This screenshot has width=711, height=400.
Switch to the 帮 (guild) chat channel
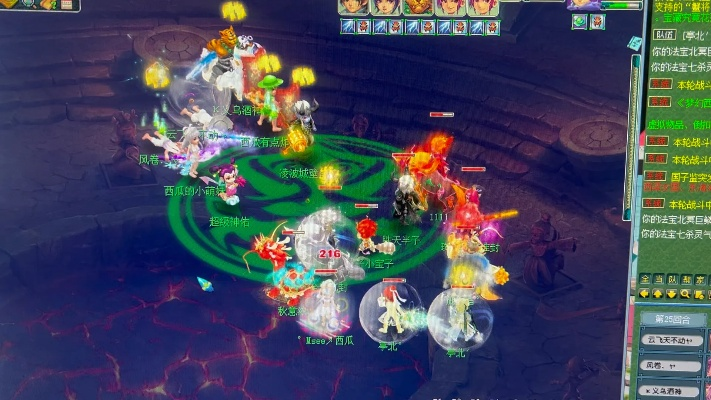[684, 279]
